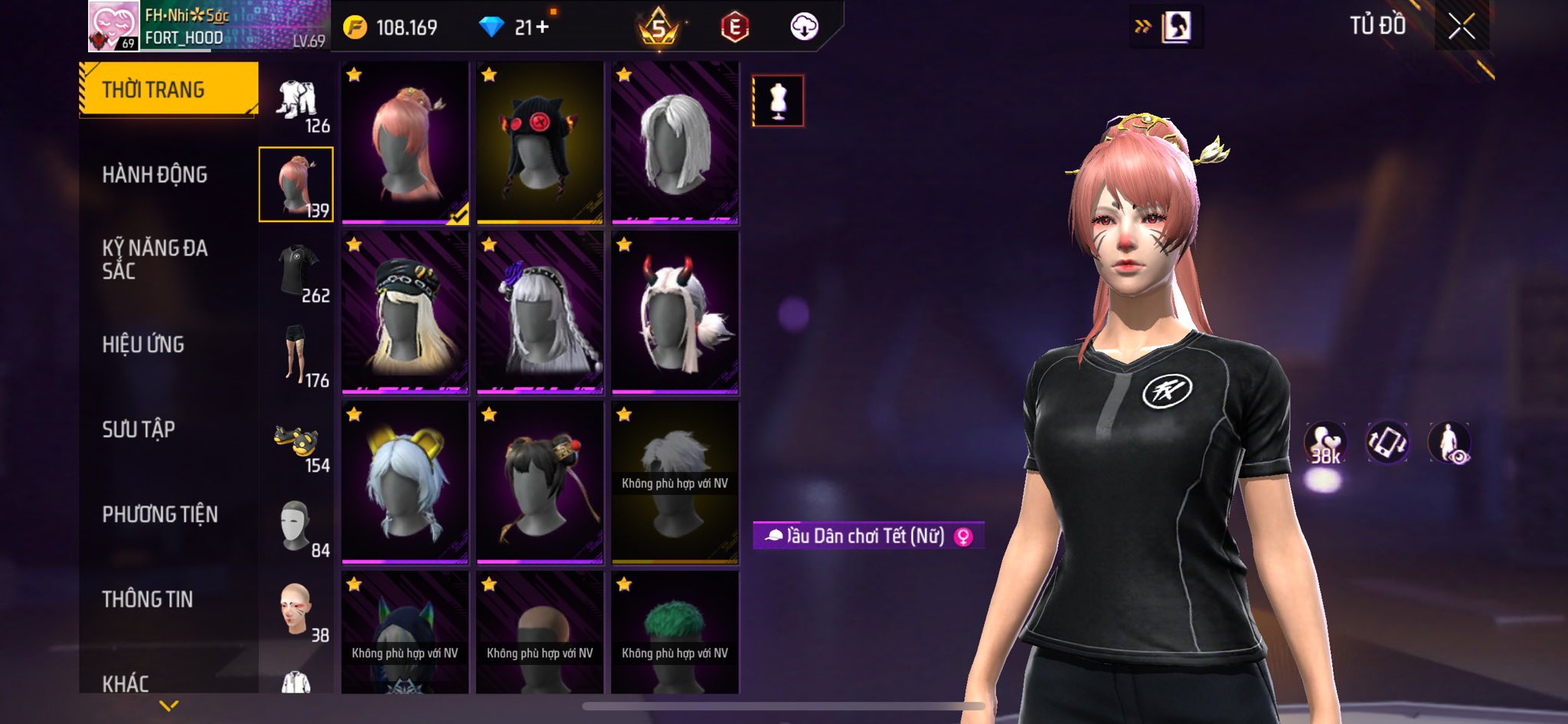Viewport: 1568px width, 724px height.
Task: Open the THỜI TRANG tab
Action: coord(168,90)
